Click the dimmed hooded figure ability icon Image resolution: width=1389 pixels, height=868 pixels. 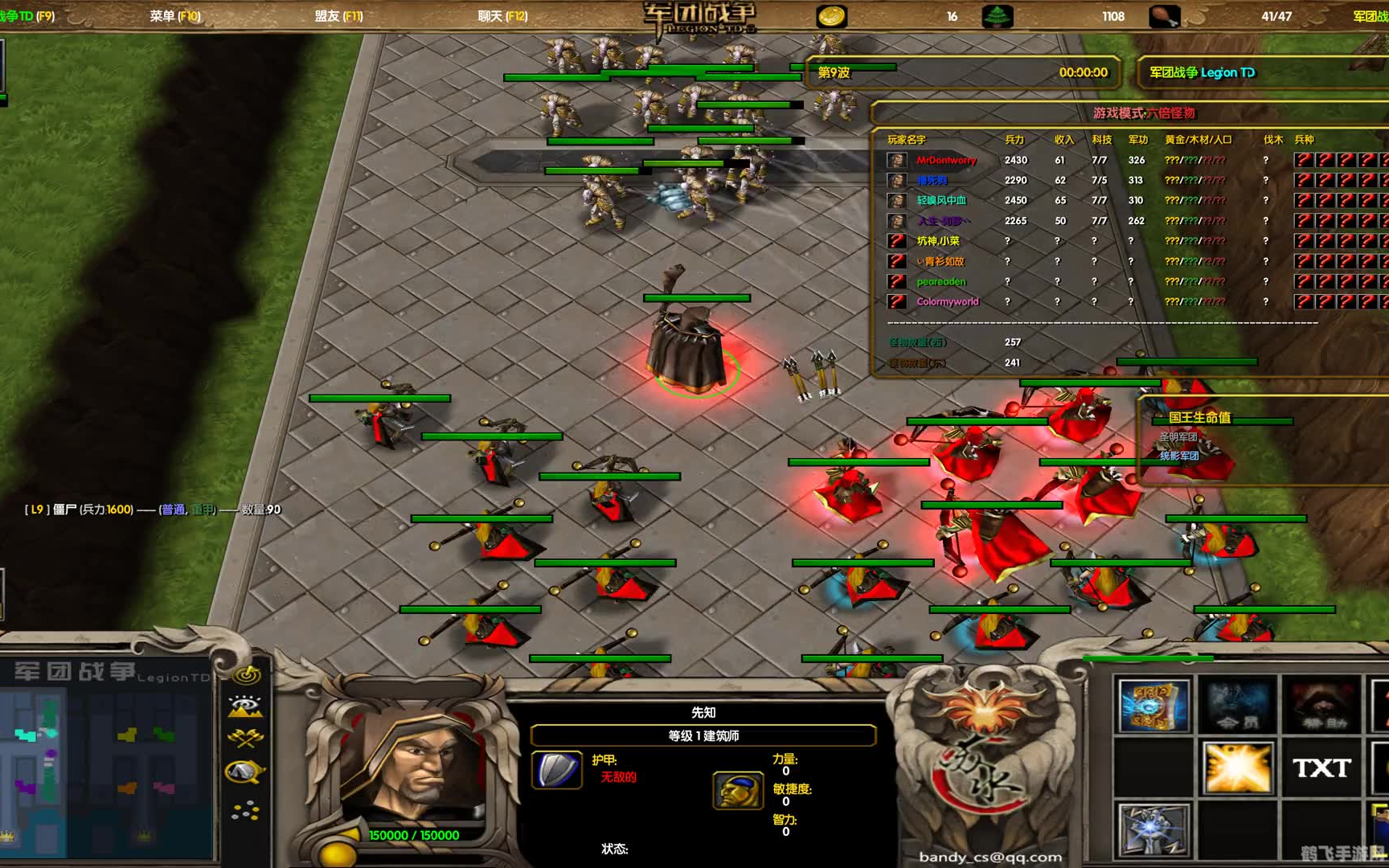[1321, 706]
